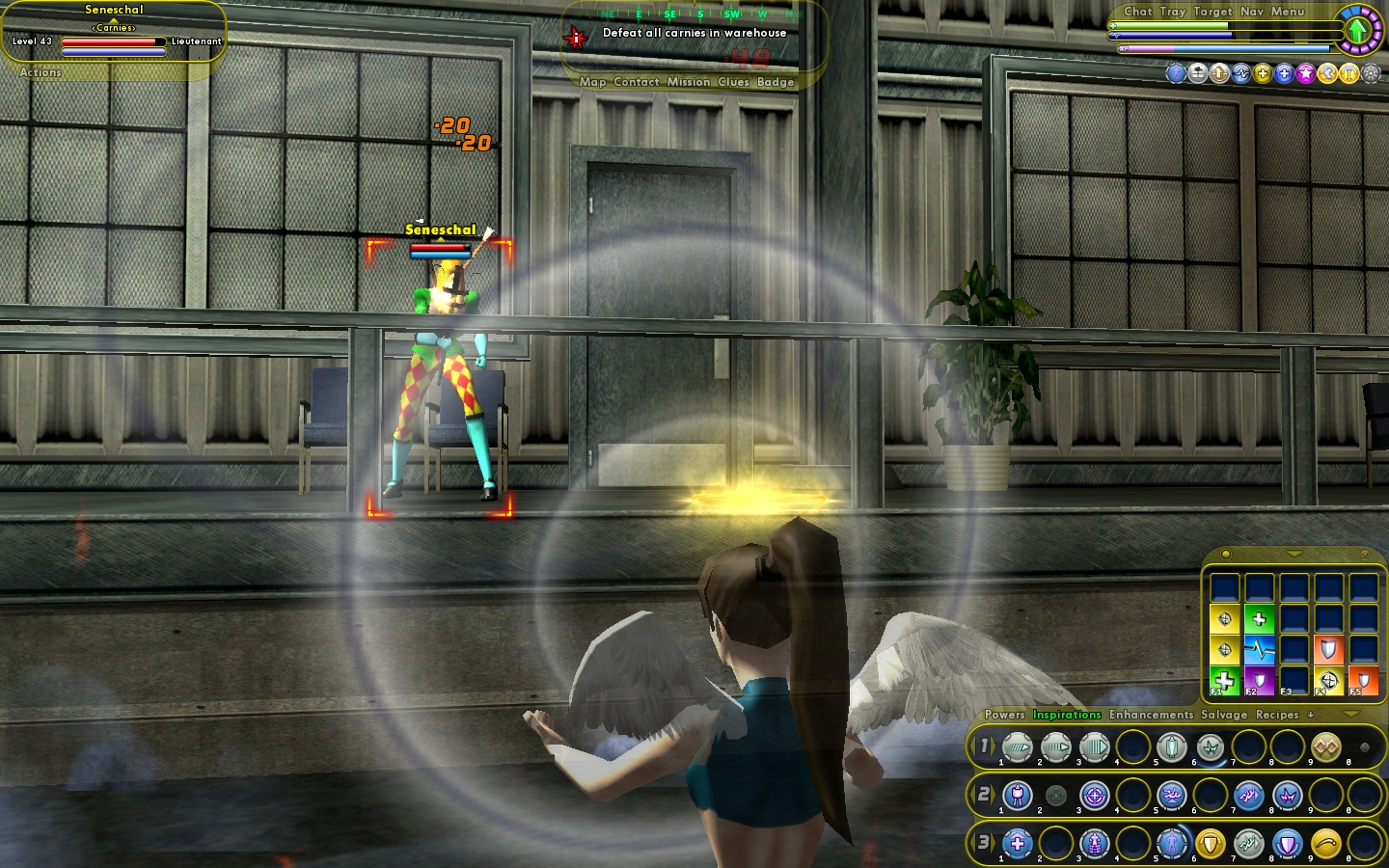Open the Map from the nav bar
The height and width of the screenshot is (868, 1389).
click(592, 82)
